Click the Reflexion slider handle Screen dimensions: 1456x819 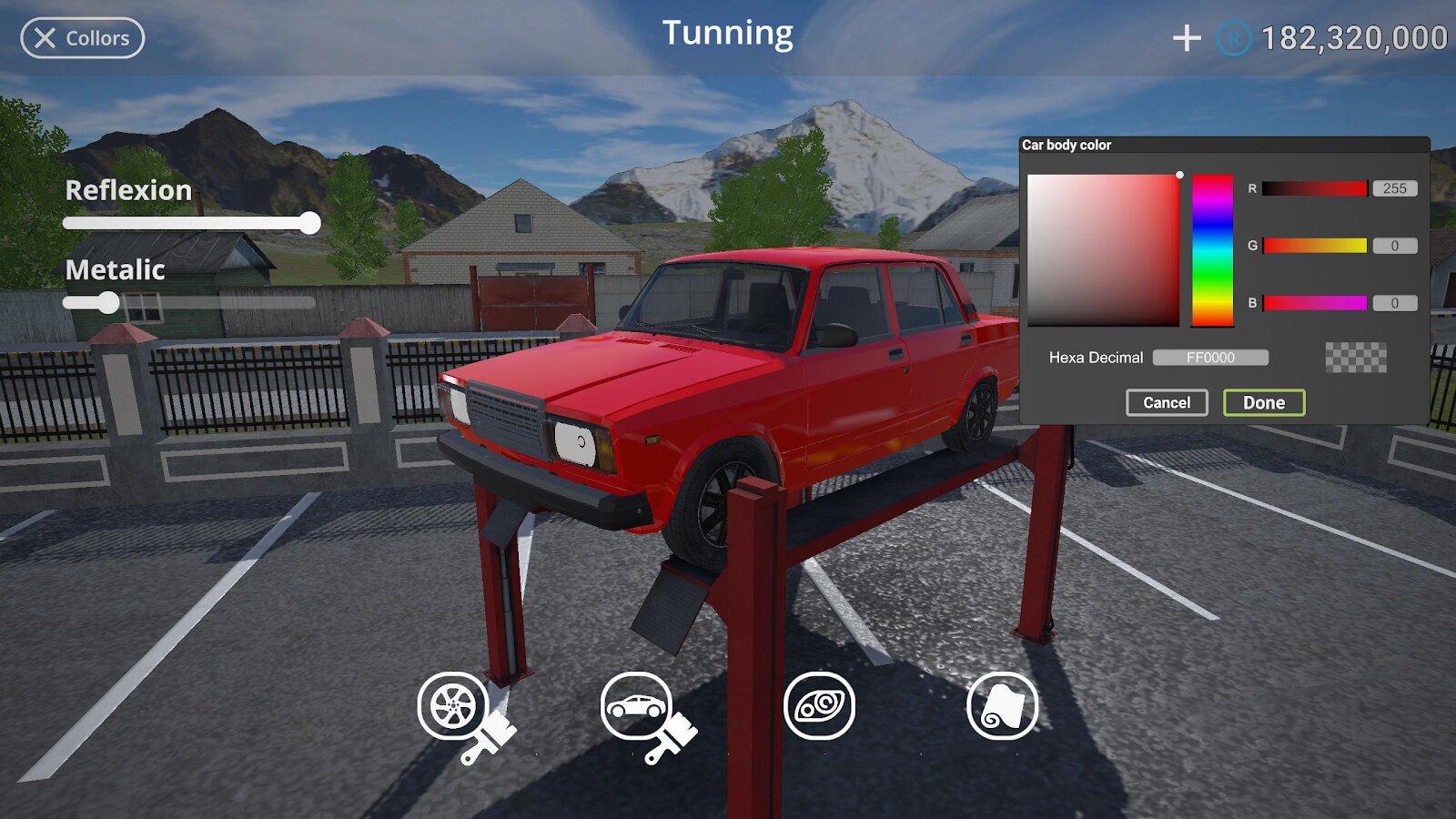(x=309, y=223)
